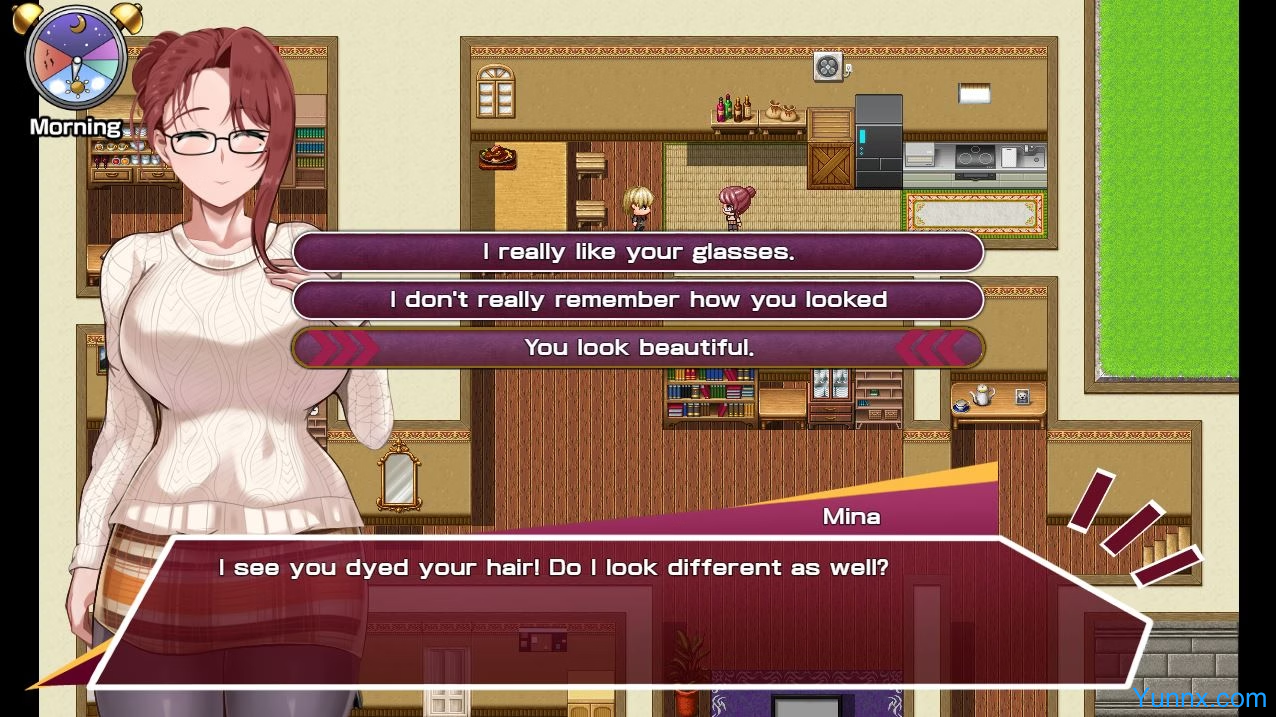Pick the "You look beautiful." response
1276x717 pixels.
pos(638,348)
